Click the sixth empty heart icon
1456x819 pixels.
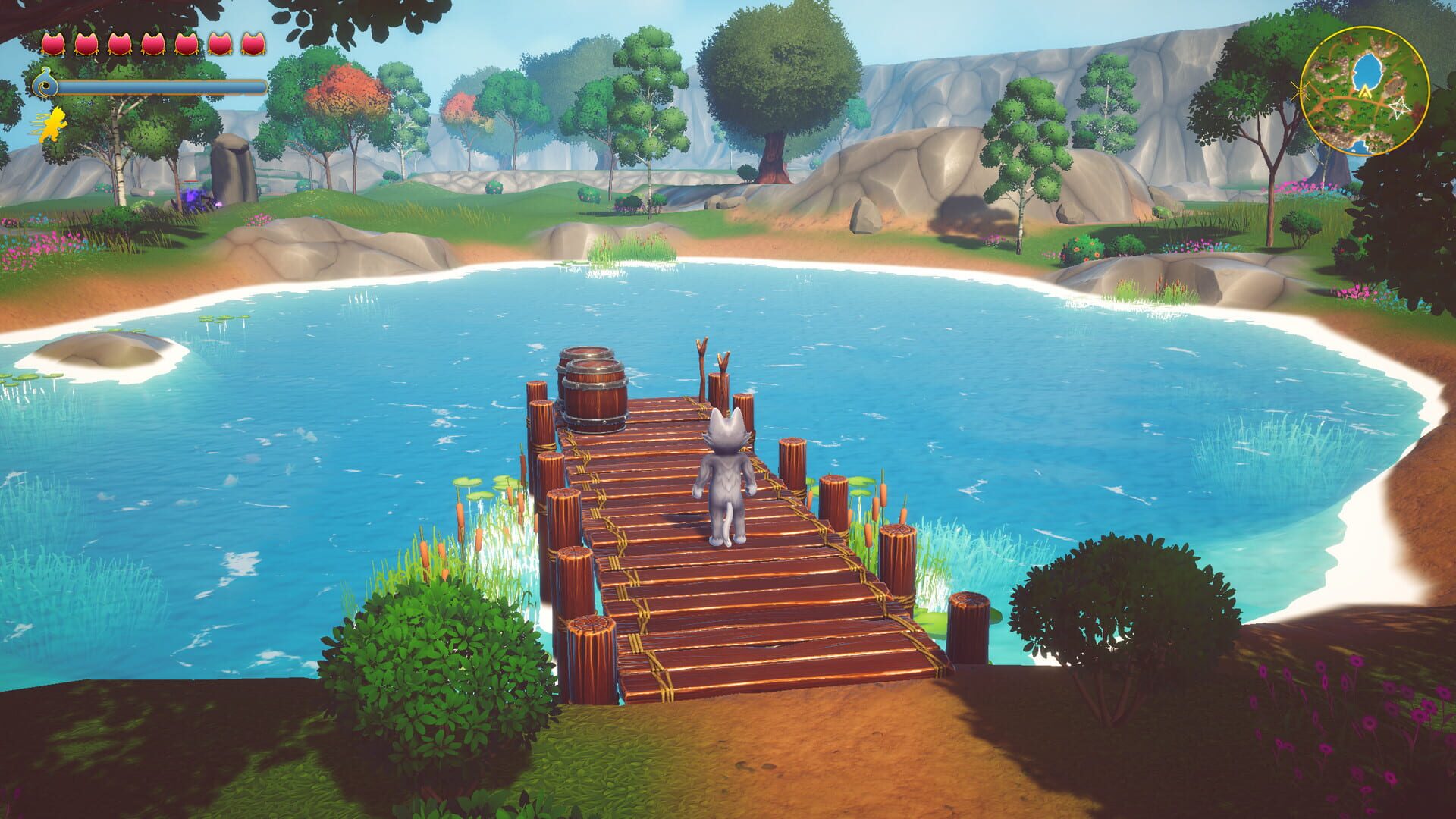click(x=220, y=44)
